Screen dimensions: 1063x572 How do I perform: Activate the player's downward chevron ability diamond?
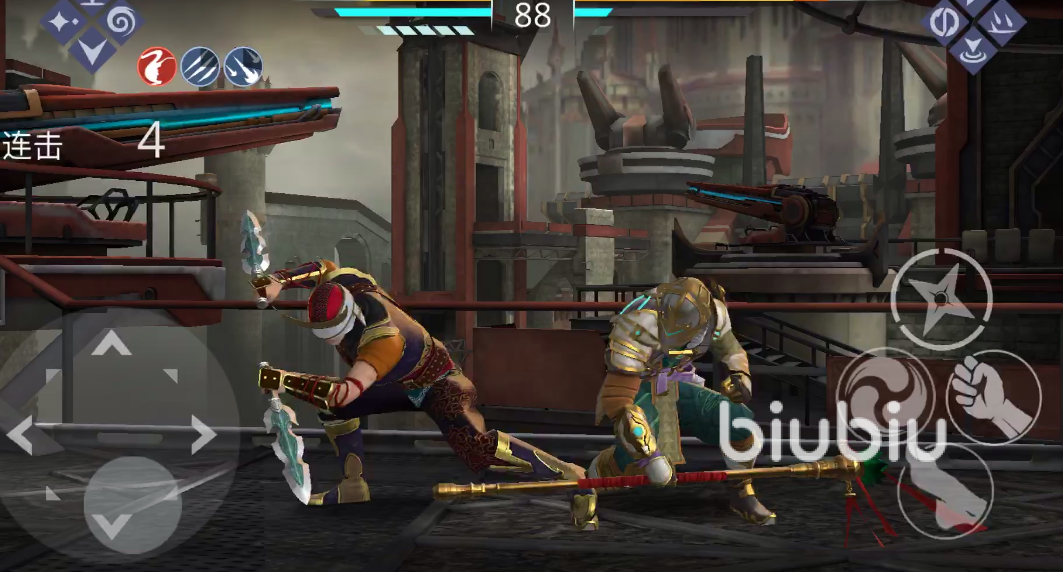pos(93,46)
